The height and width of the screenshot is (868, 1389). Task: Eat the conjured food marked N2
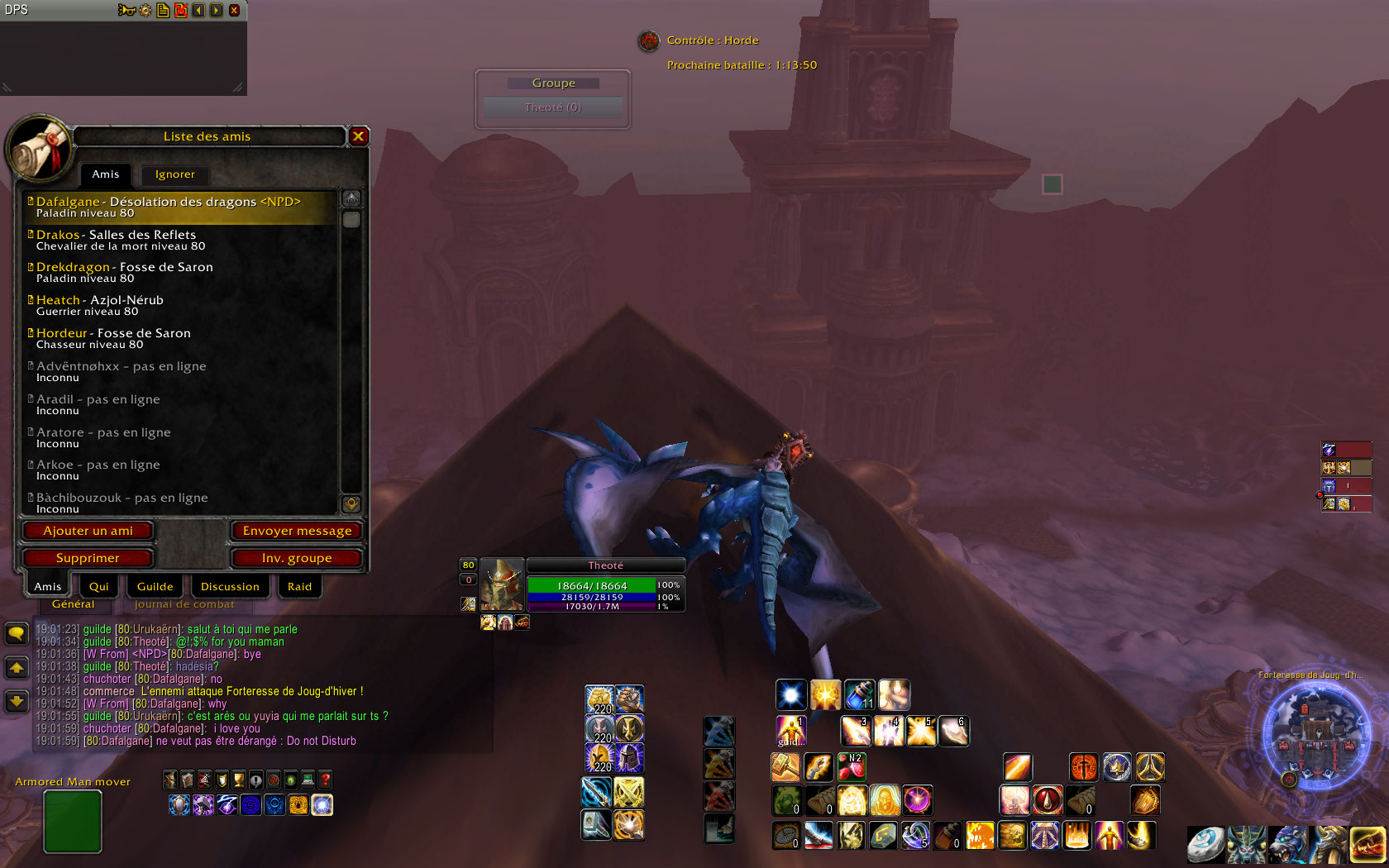point(852,767)
